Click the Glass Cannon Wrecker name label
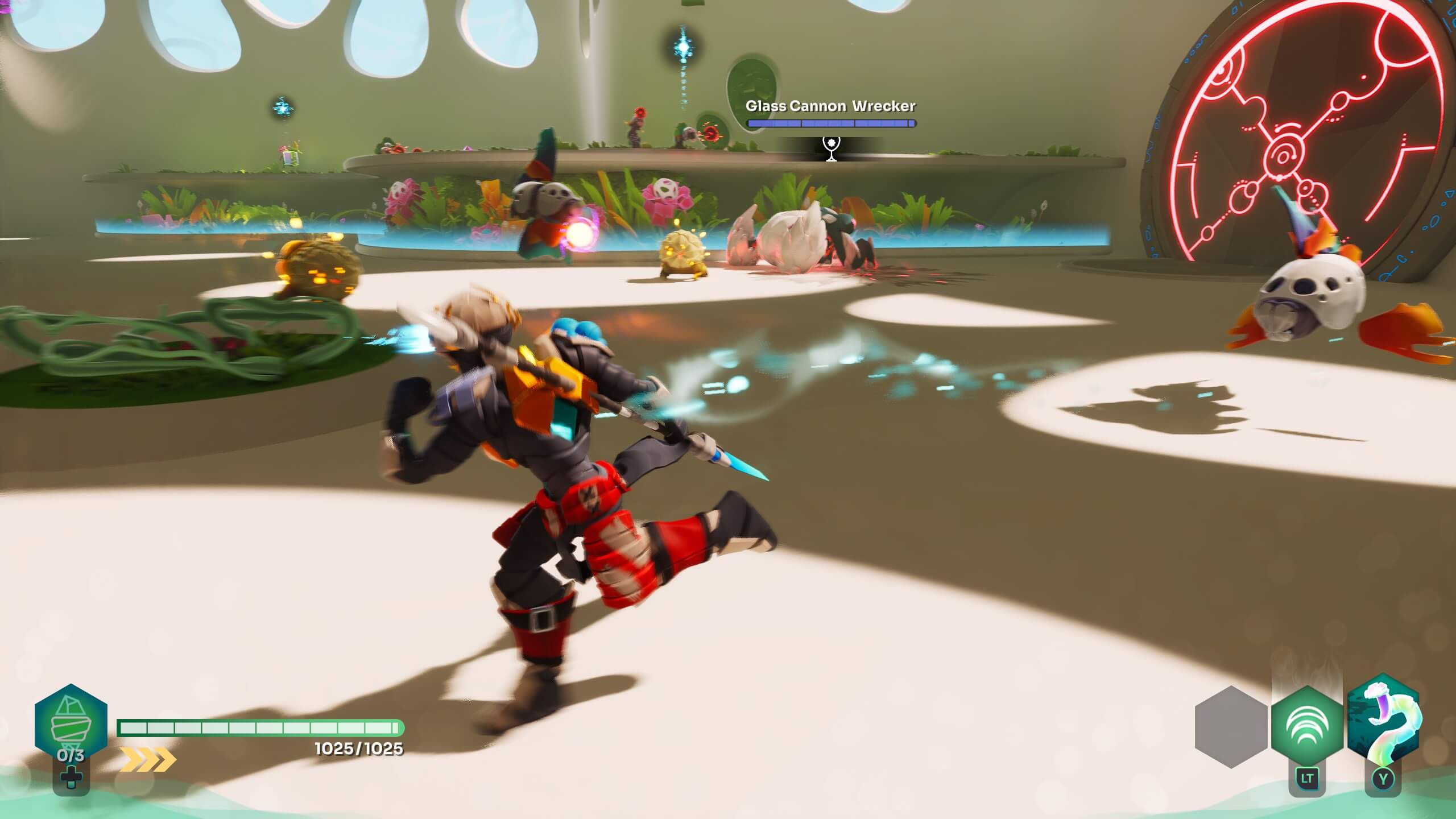 point(832,105)
